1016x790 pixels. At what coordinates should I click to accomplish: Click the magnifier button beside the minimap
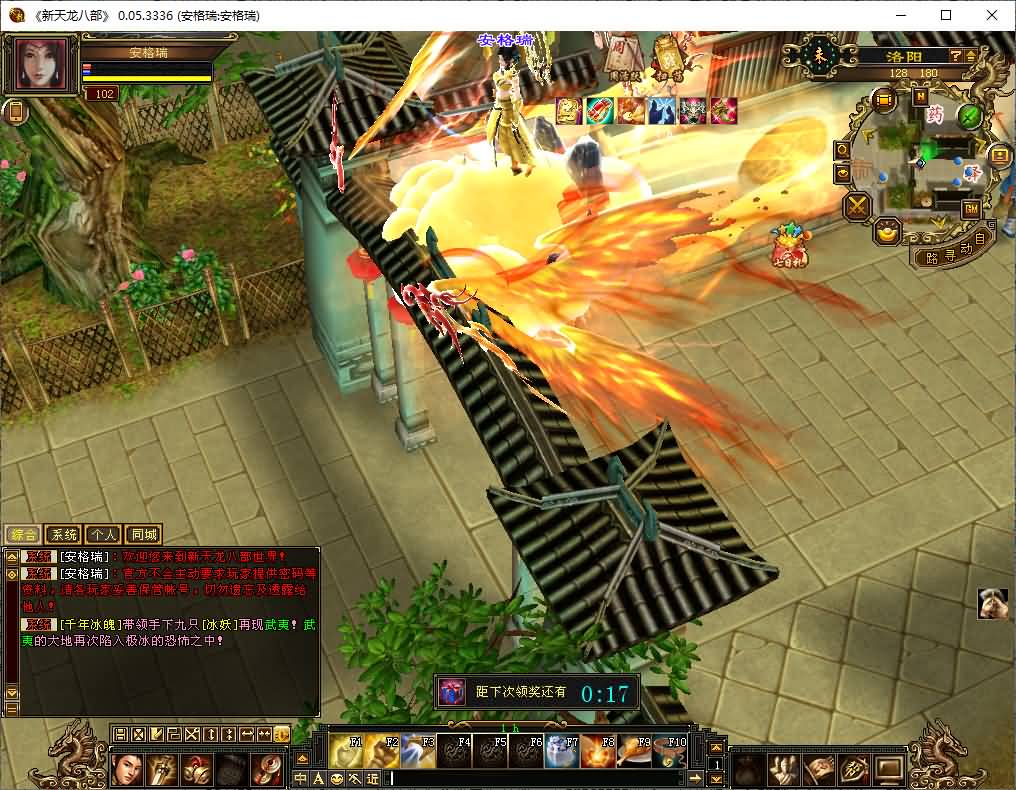(x=842, y=150)
